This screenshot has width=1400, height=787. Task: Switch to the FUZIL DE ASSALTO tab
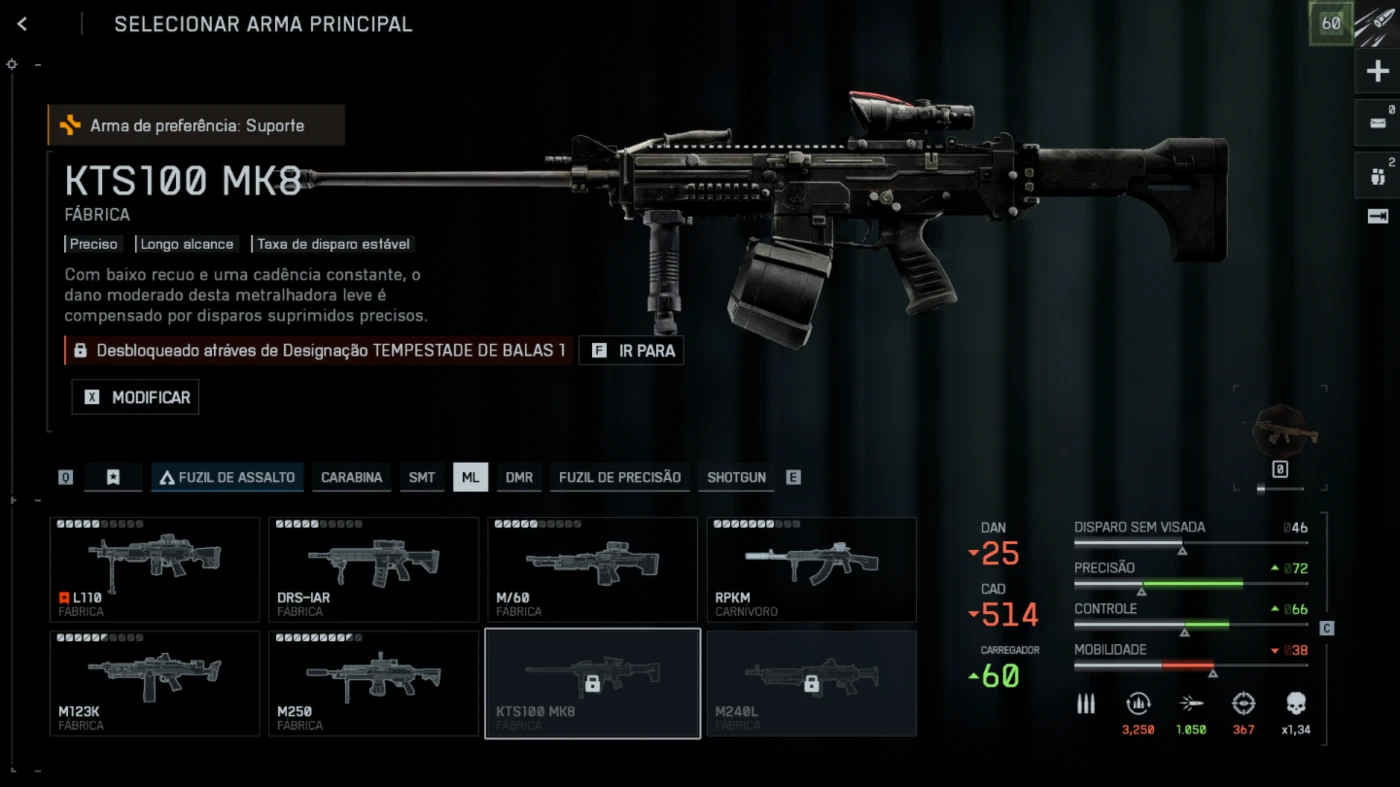tap(226, 477)
